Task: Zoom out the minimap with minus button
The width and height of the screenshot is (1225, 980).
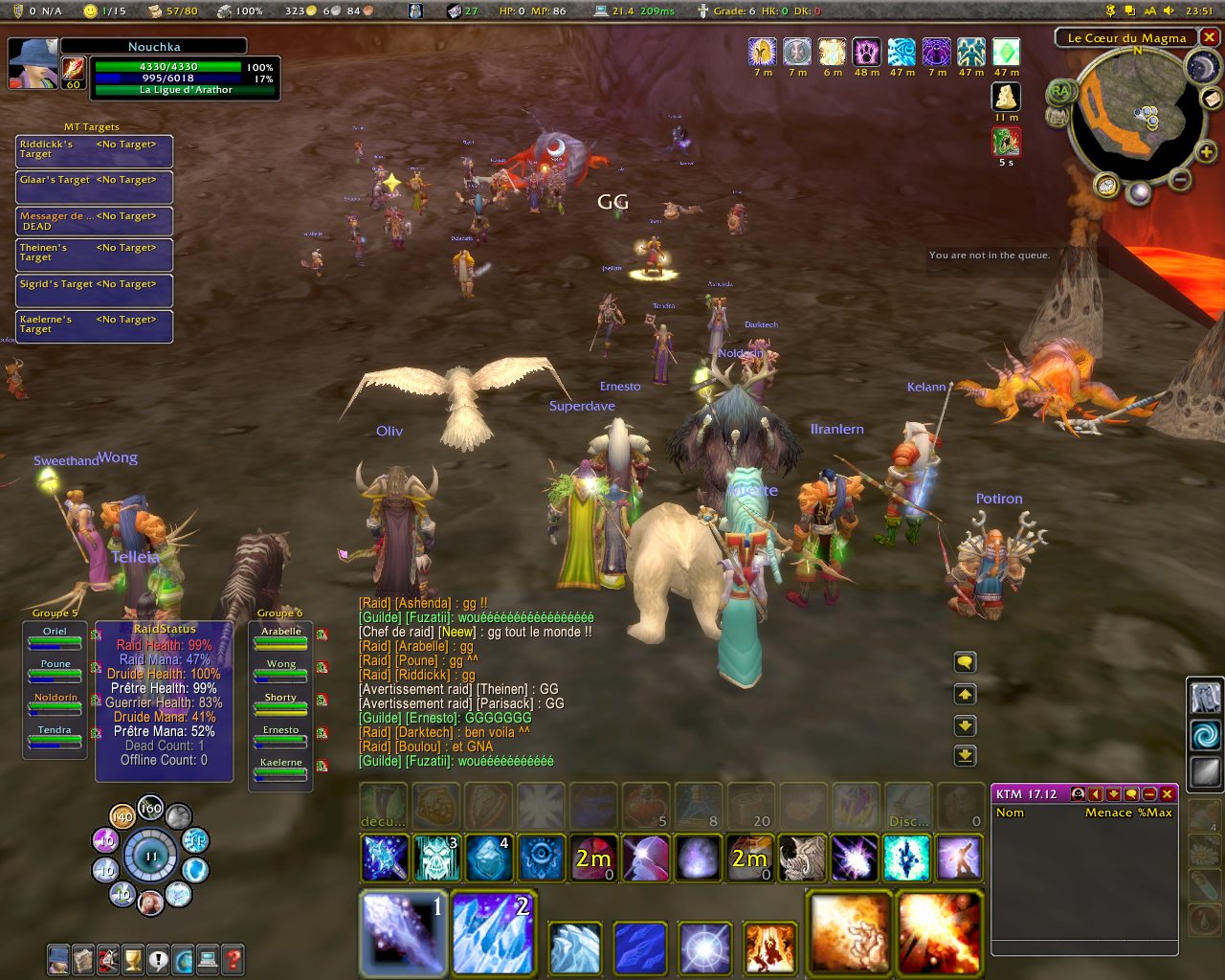Action: pyautogui.click(x=1181, y=179)
